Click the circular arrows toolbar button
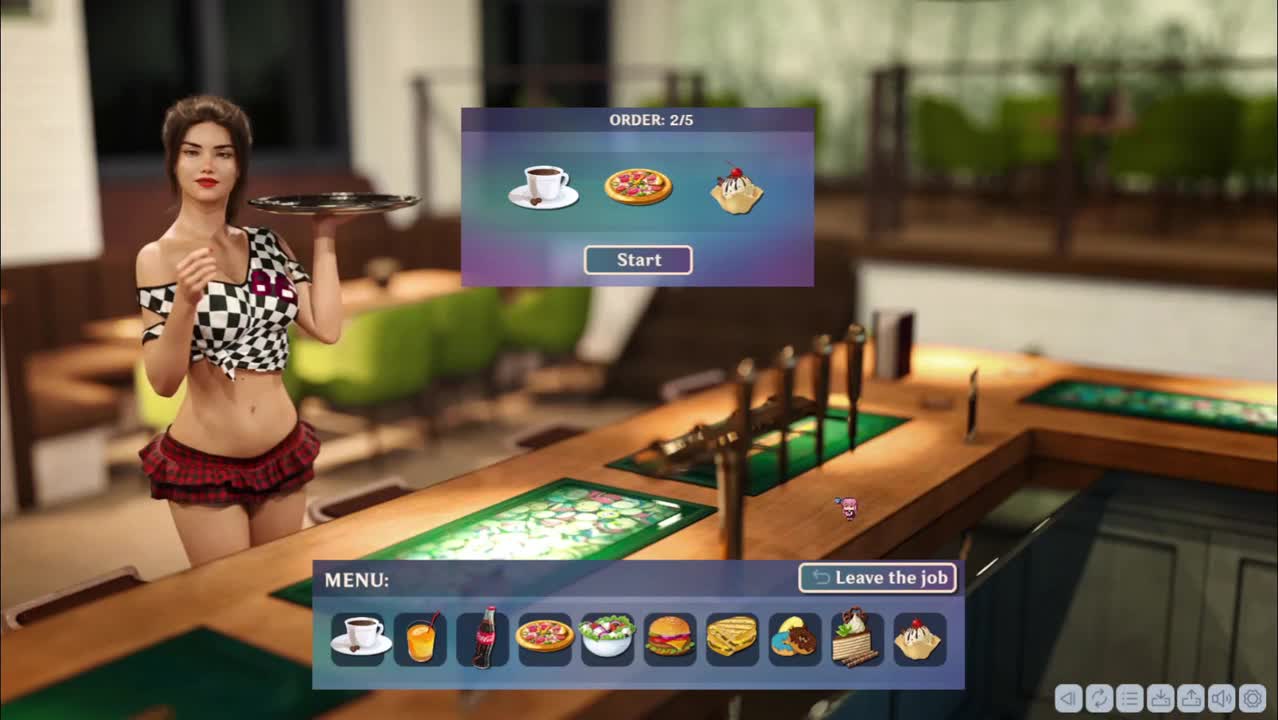This screenshot has height=720, width=1278. point(1099,698)
